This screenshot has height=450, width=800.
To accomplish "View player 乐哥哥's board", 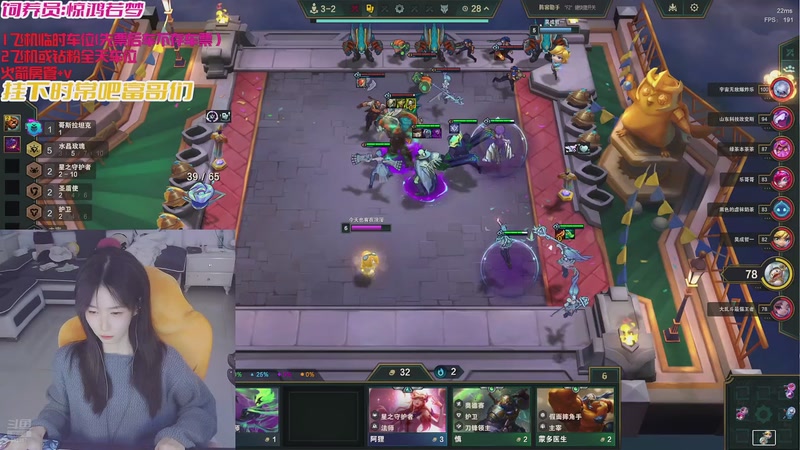I will pos(782,179).
